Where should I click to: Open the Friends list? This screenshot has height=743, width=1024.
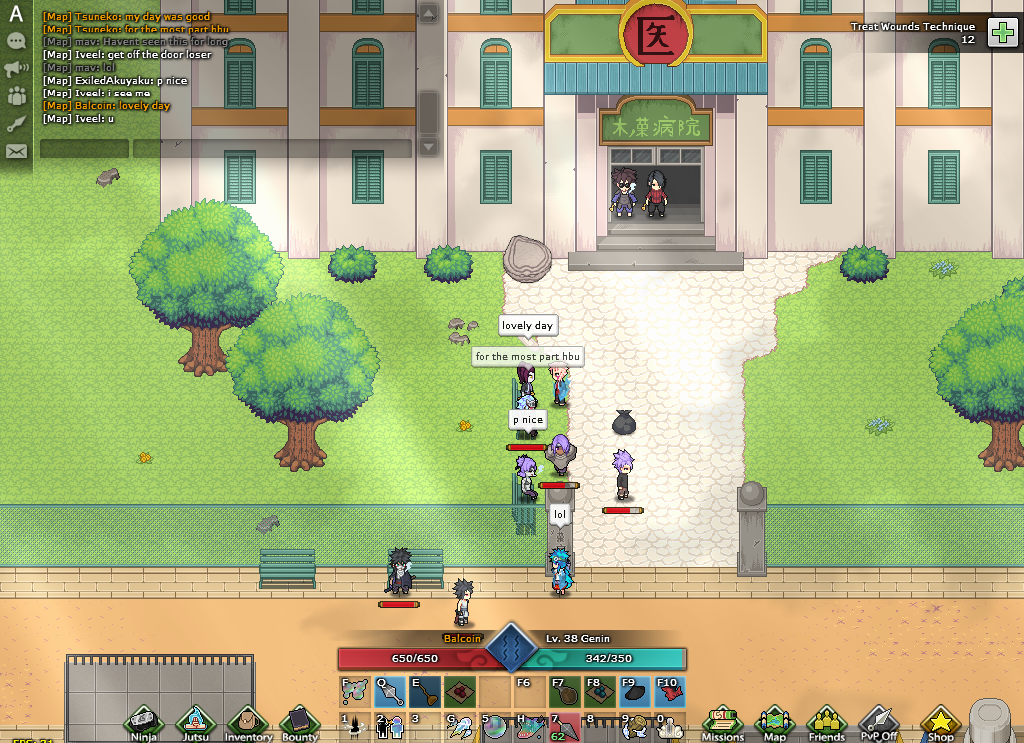[826, 722]
